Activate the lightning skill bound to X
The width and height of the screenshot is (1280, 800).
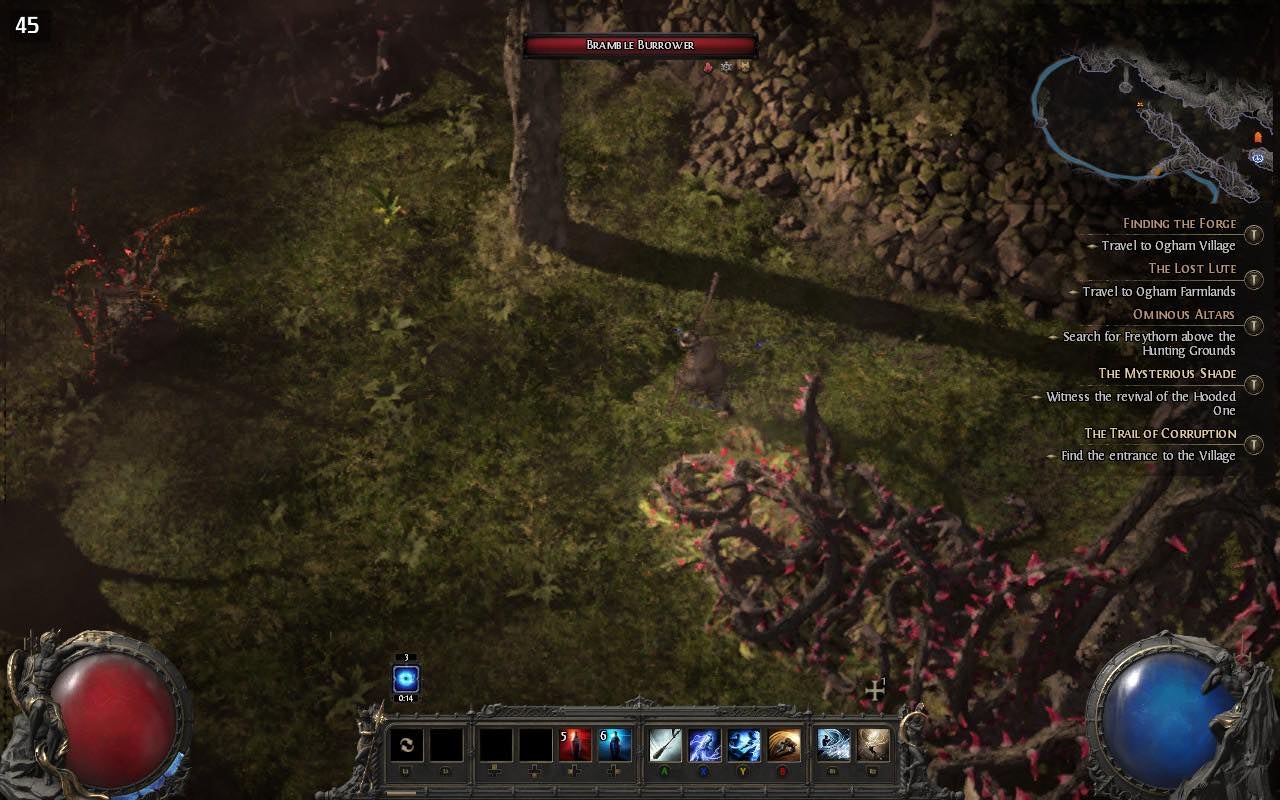coord(707,744)
